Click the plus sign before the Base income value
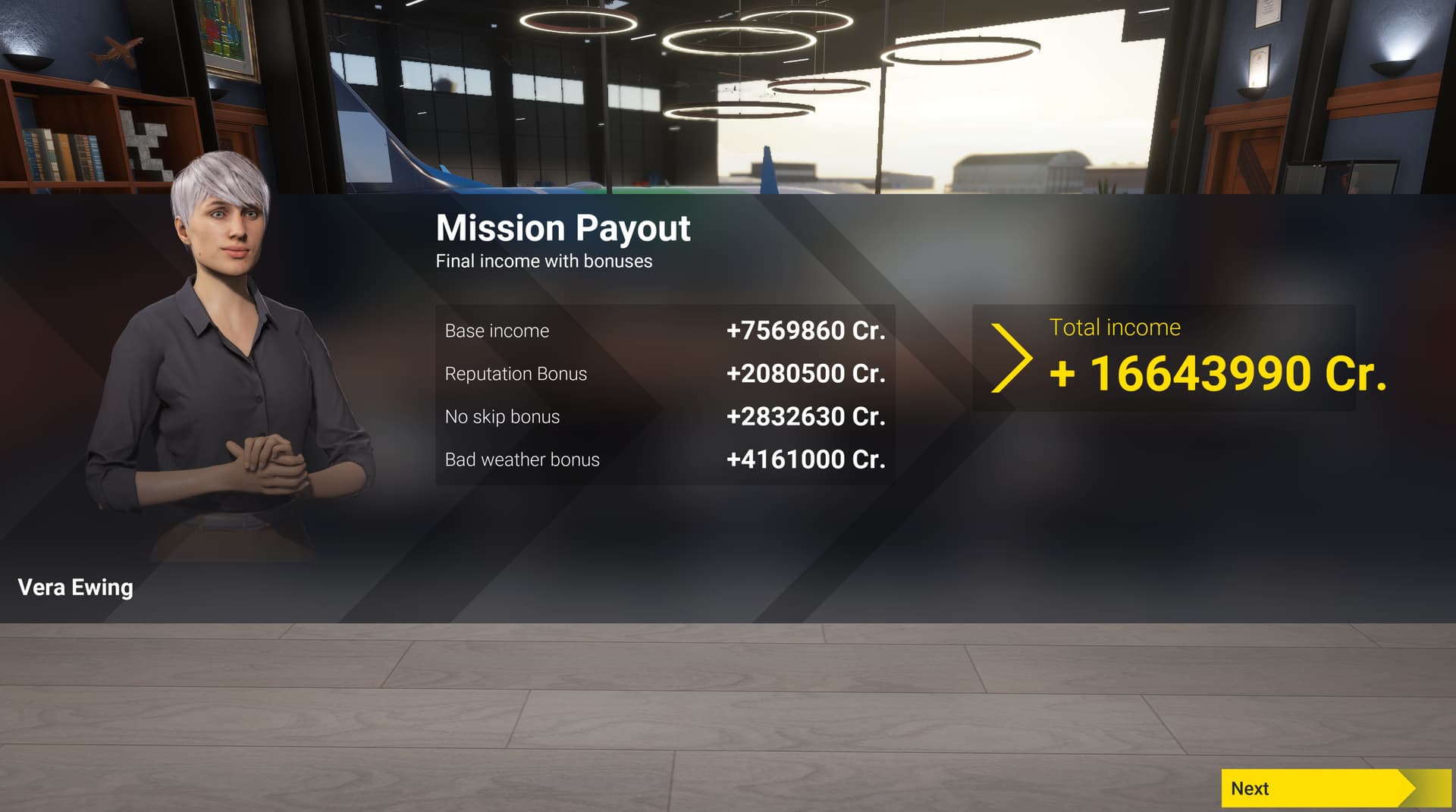Viewport: 1456px width, 812px height. [x=735, y=331]
